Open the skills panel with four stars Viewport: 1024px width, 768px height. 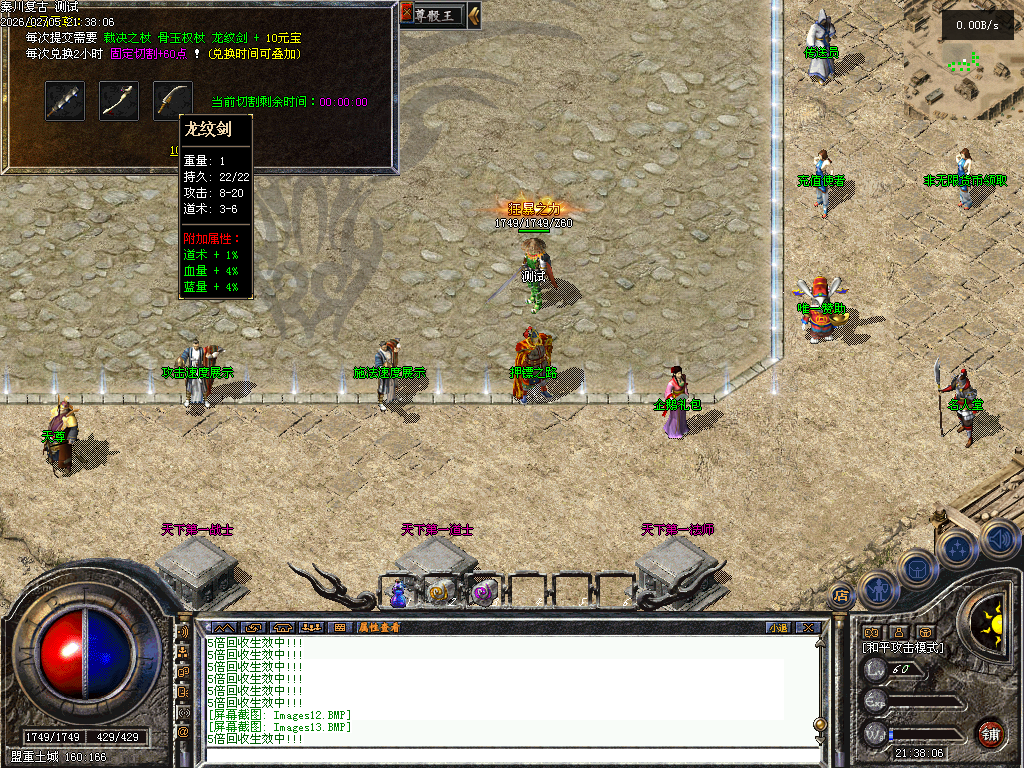click(957, 549)
